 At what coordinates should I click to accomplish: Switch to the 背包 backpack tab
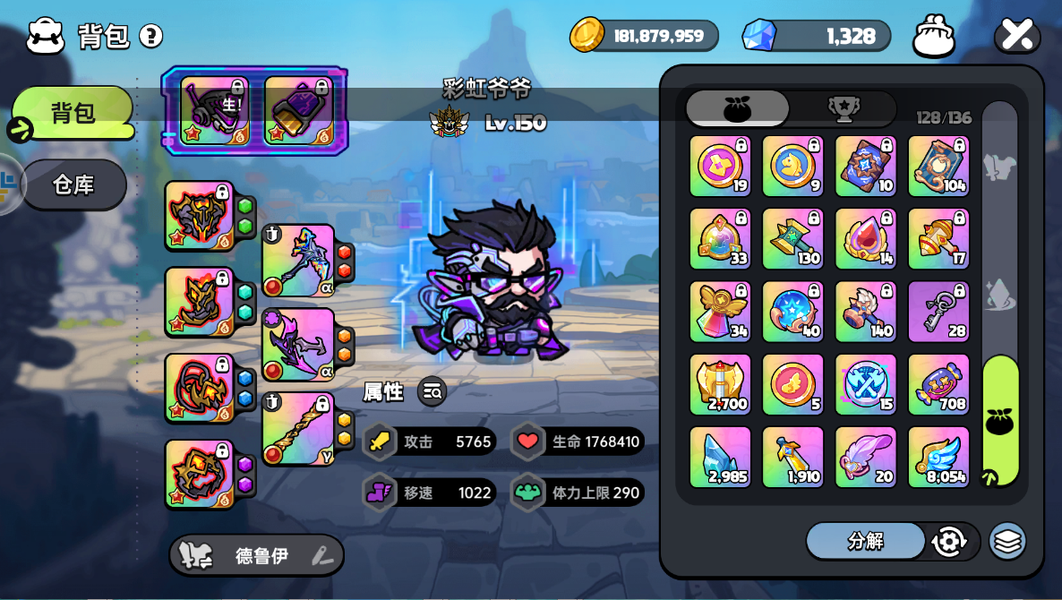(x=73, y=112)
